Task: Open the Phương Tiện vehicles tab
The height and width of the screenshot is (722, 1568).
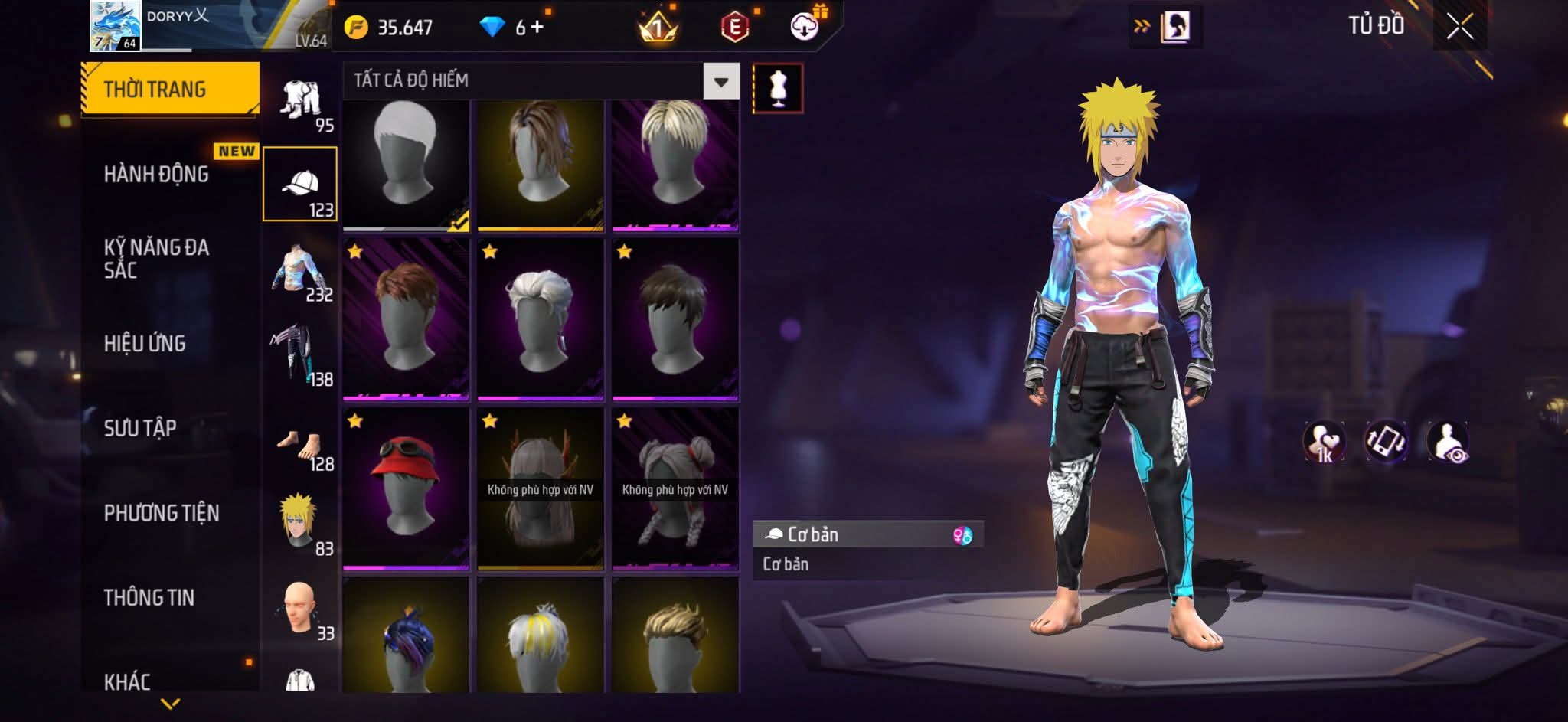Action: 162,513
